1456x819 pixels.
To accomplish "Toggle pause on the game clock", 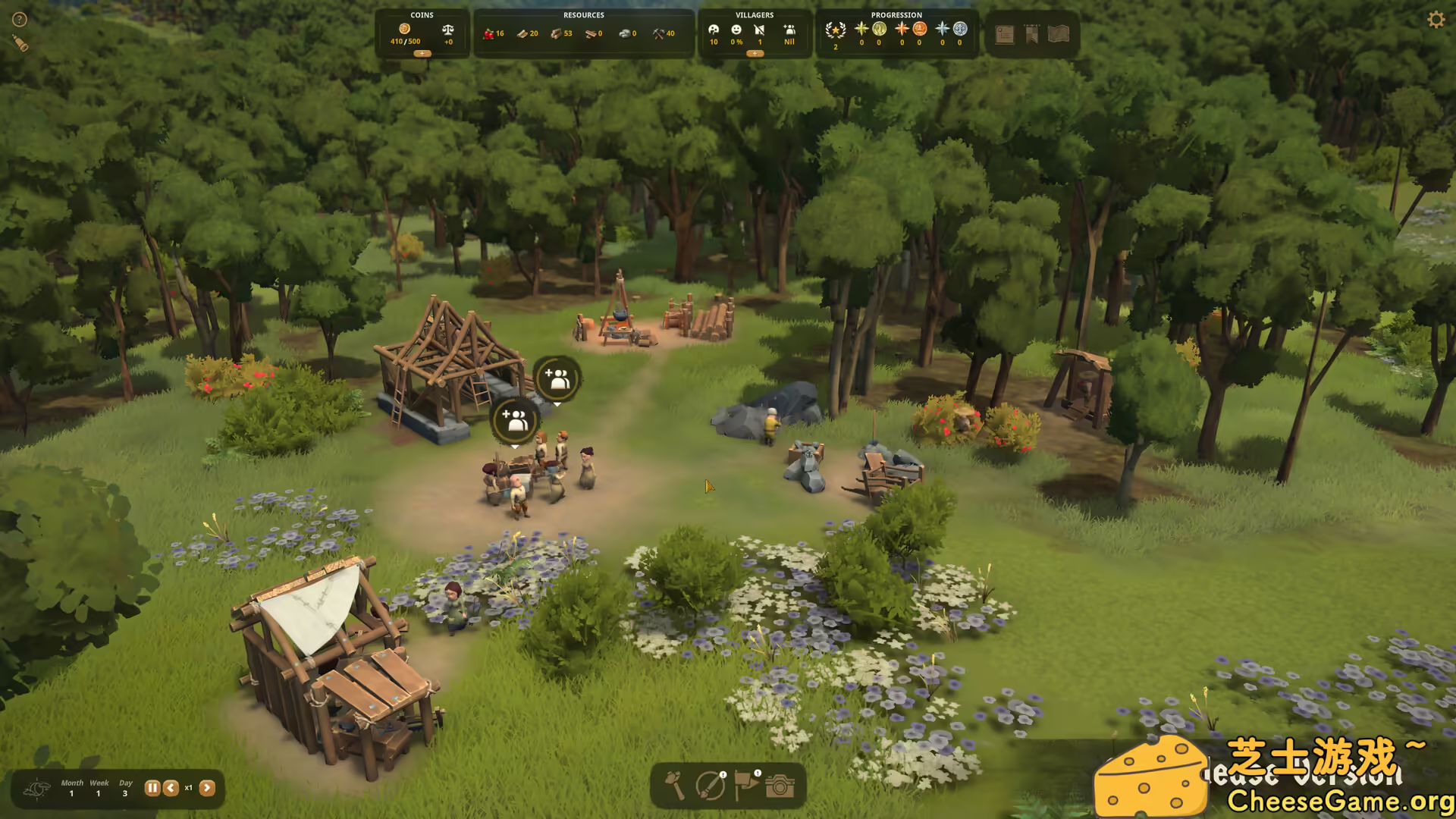I will [x=152, y=788].
